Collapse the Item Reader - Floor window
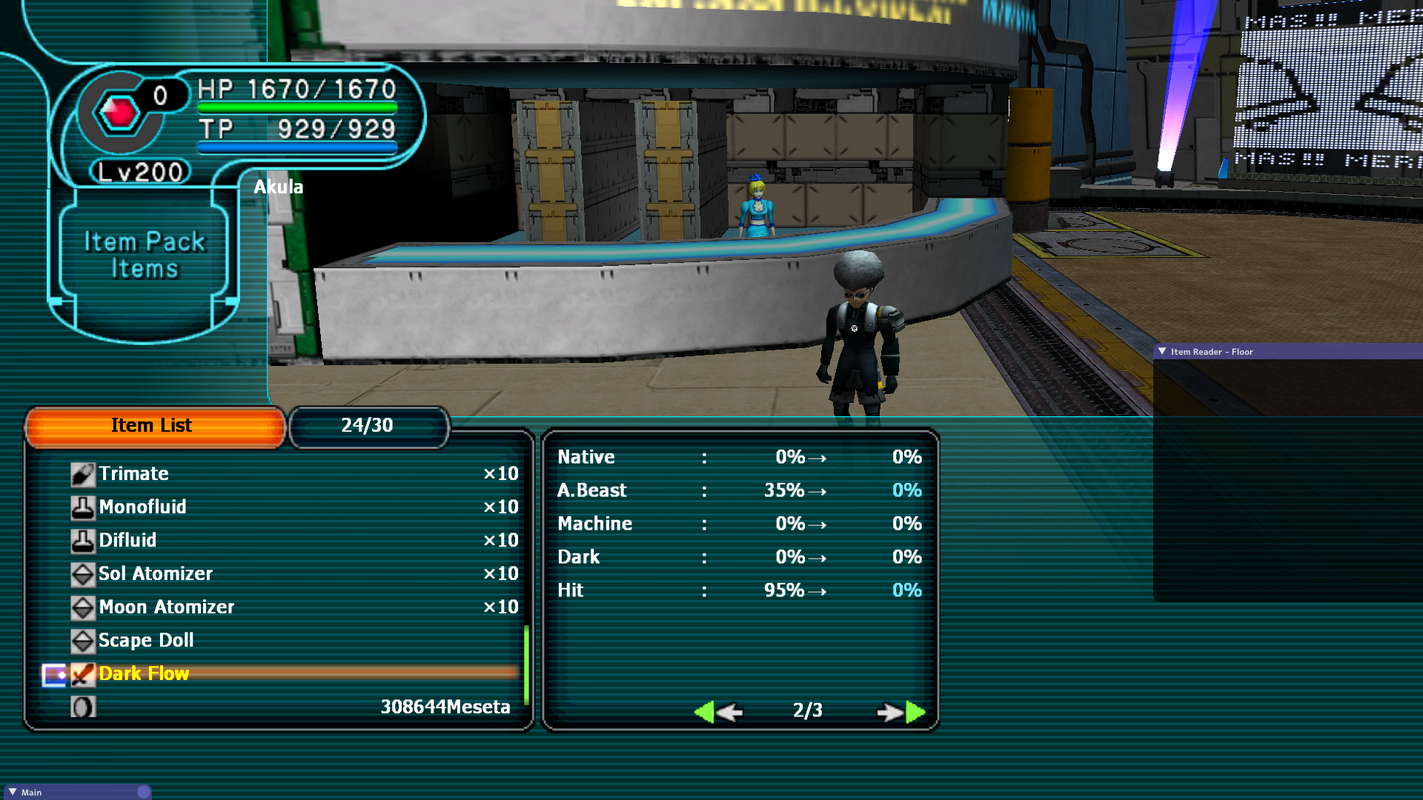Screen dimensions: 1423x800 pos(1162,351)
